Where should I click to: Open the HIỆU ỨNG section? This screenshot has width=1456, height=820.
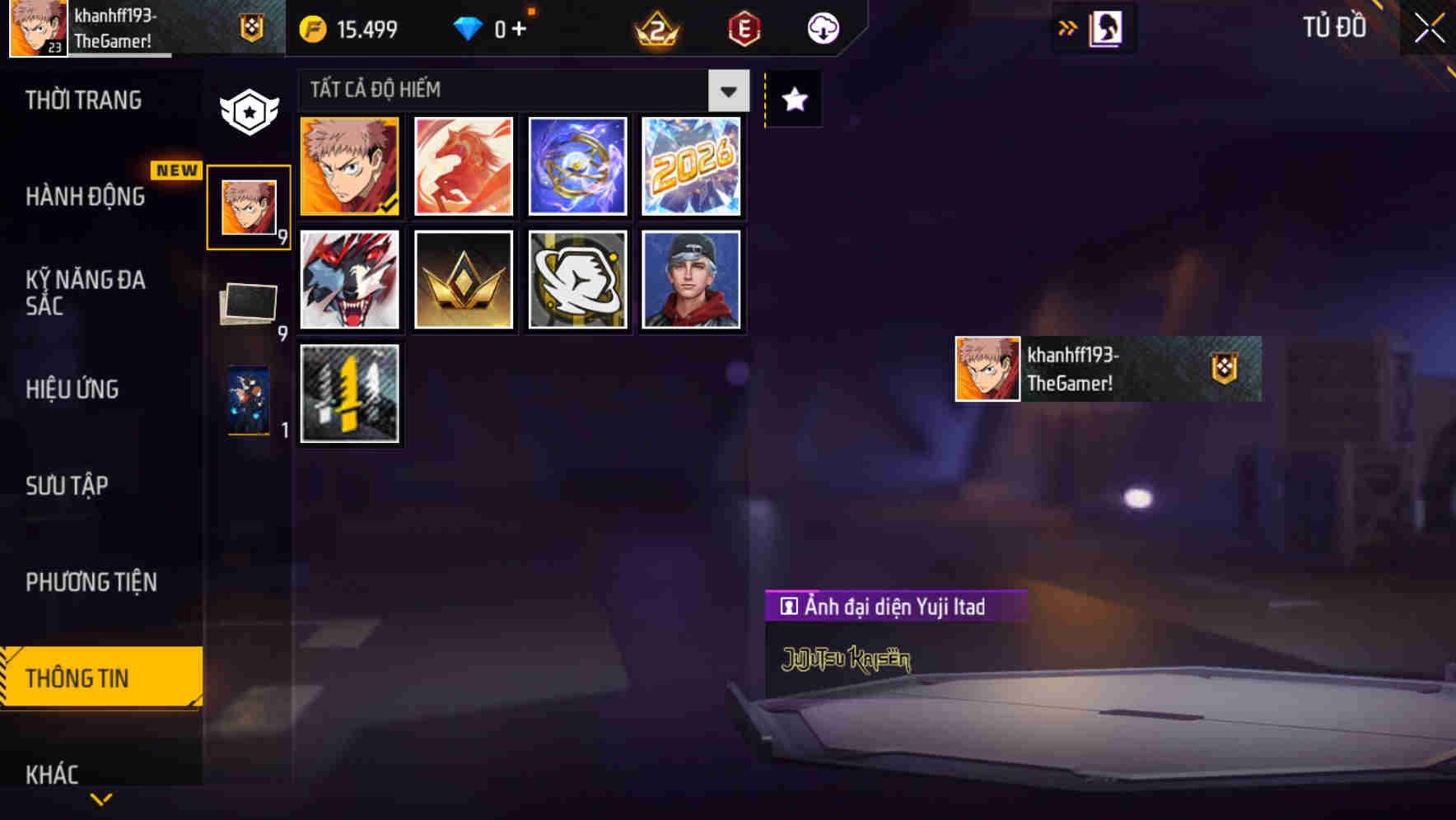(72, 389)
